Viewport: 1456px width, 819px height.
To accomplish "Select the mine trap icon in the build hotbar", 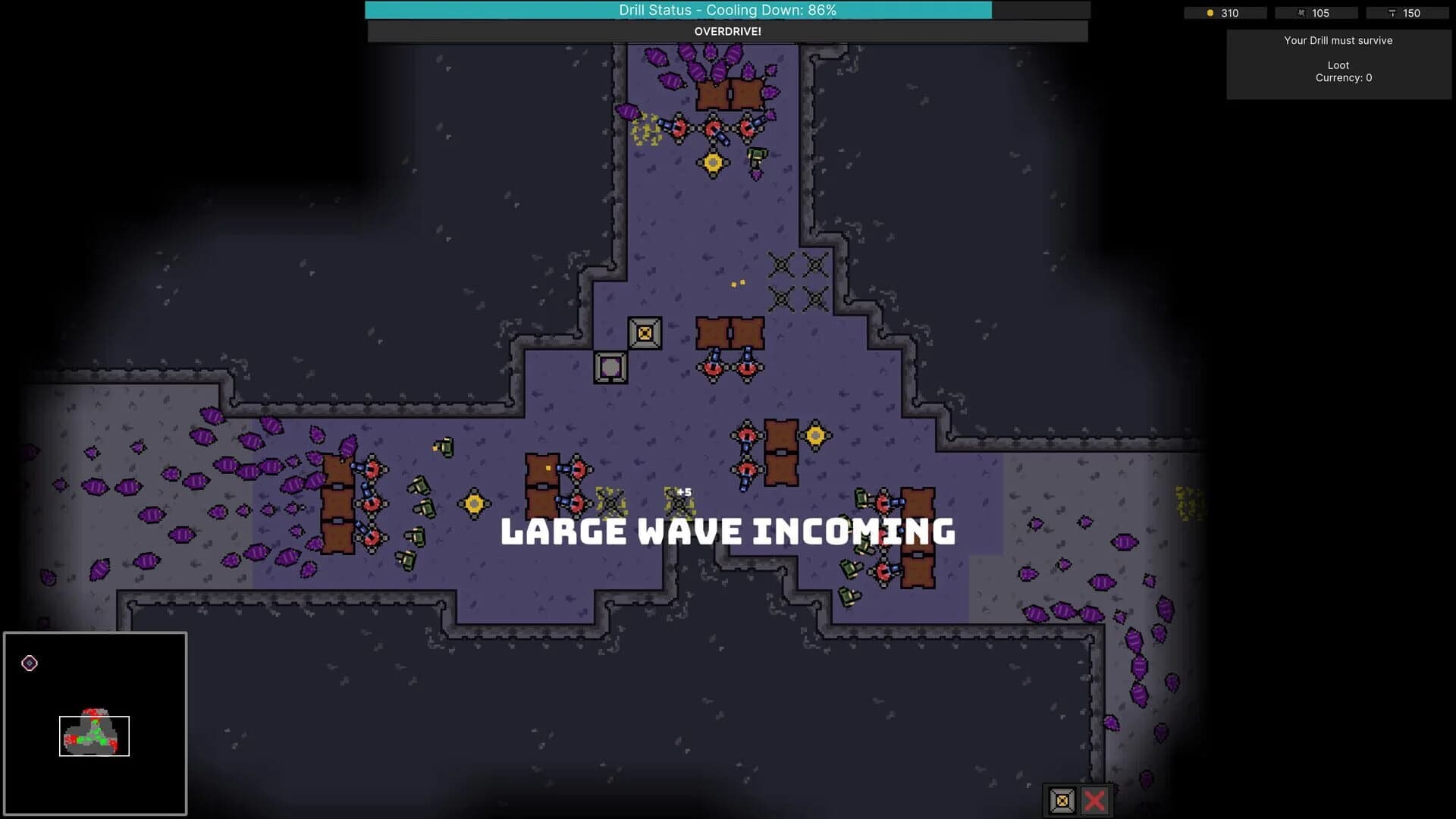I will (1061, 800).
